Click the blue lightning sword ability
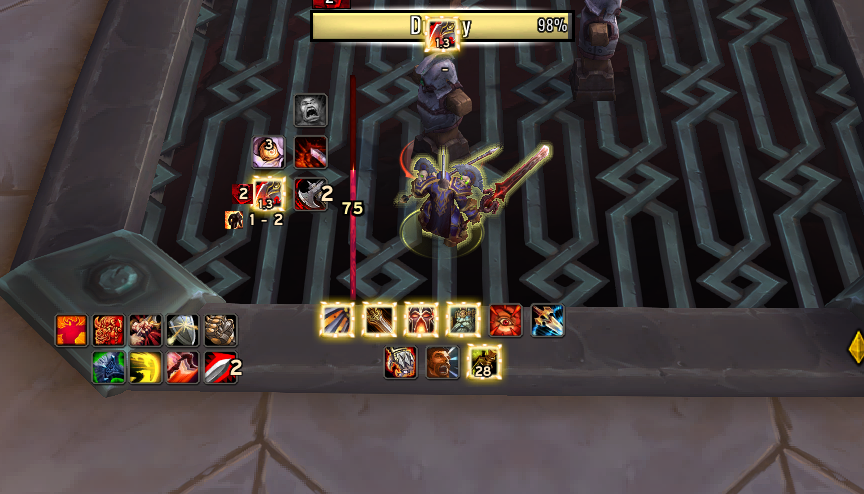The width and height of the screenshot is (864, 494). click(x=547, y=320)
